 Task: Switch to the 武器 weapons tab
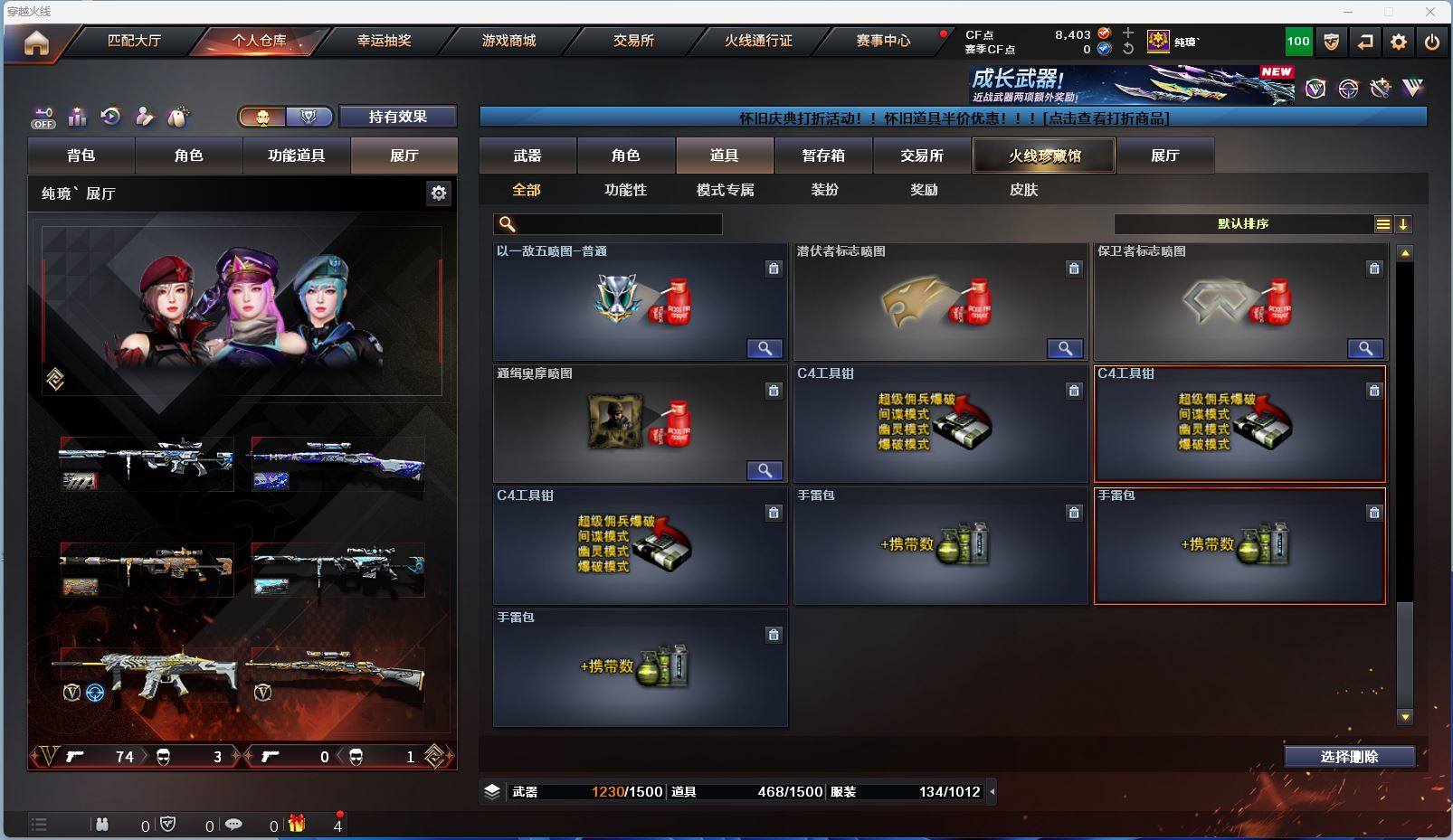(x=527, y=156)
